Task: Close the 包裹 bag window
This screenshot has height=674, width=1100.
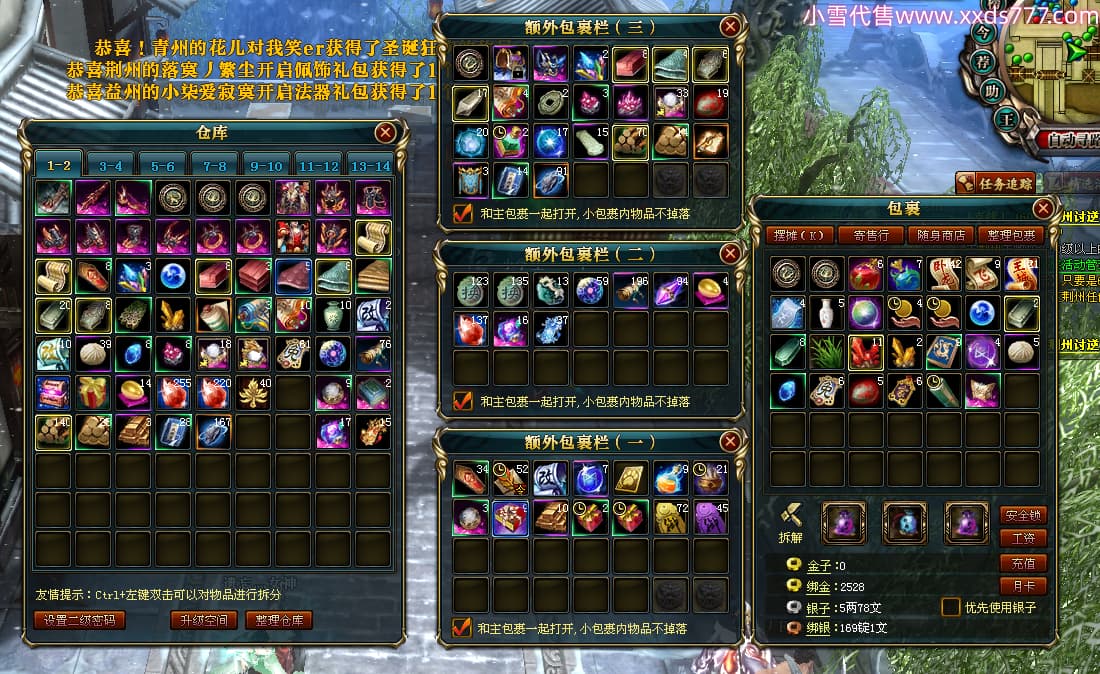Action: (1043, 208)
